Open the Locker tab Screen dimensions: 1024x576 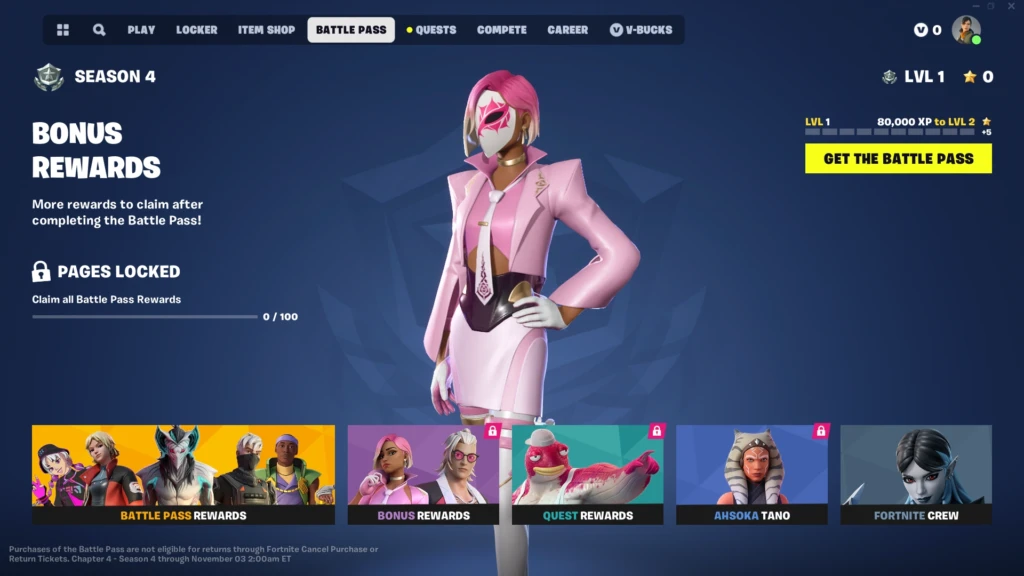(196, 30)
